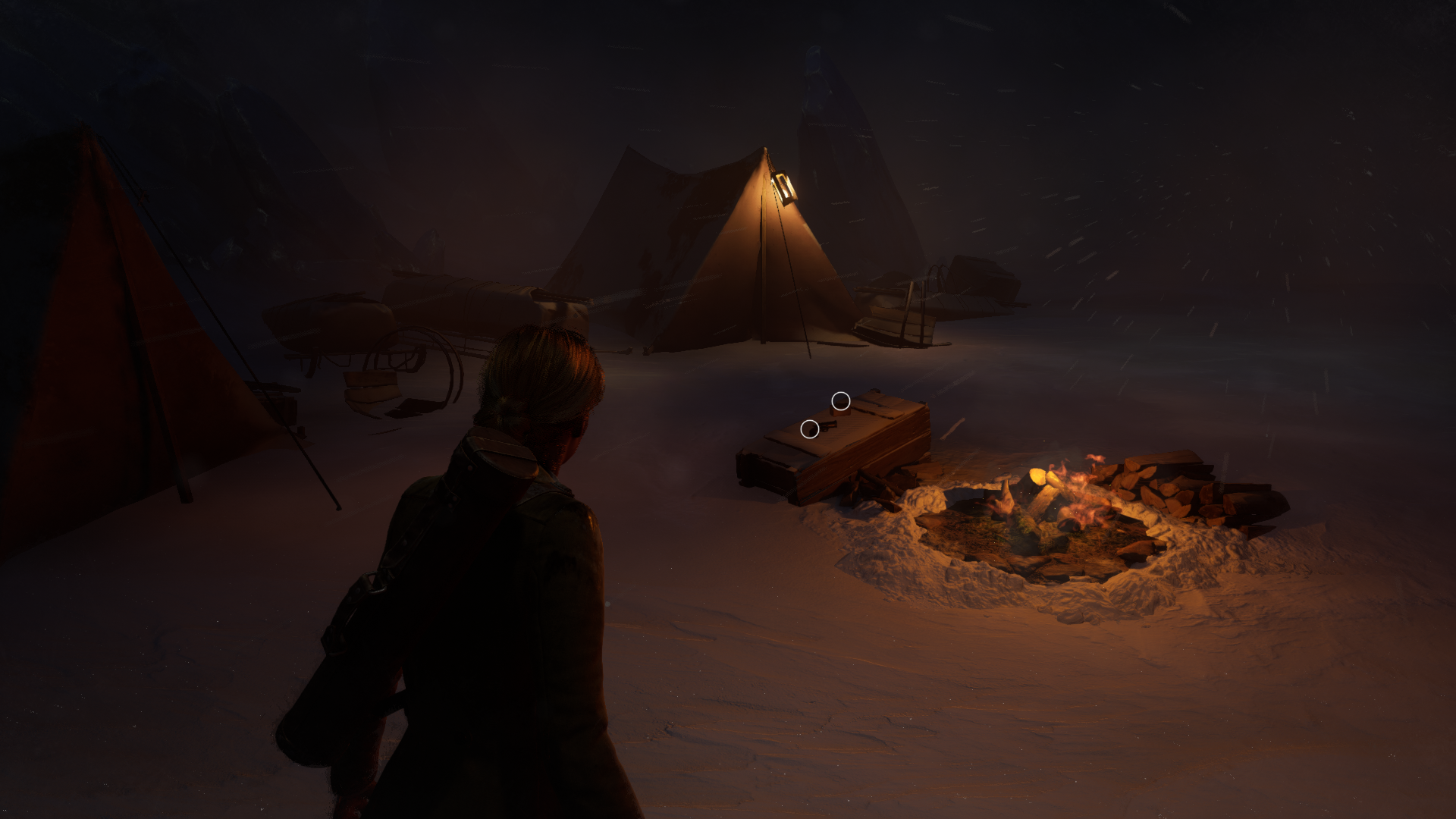Select the interaction marker over the small box

840,400
